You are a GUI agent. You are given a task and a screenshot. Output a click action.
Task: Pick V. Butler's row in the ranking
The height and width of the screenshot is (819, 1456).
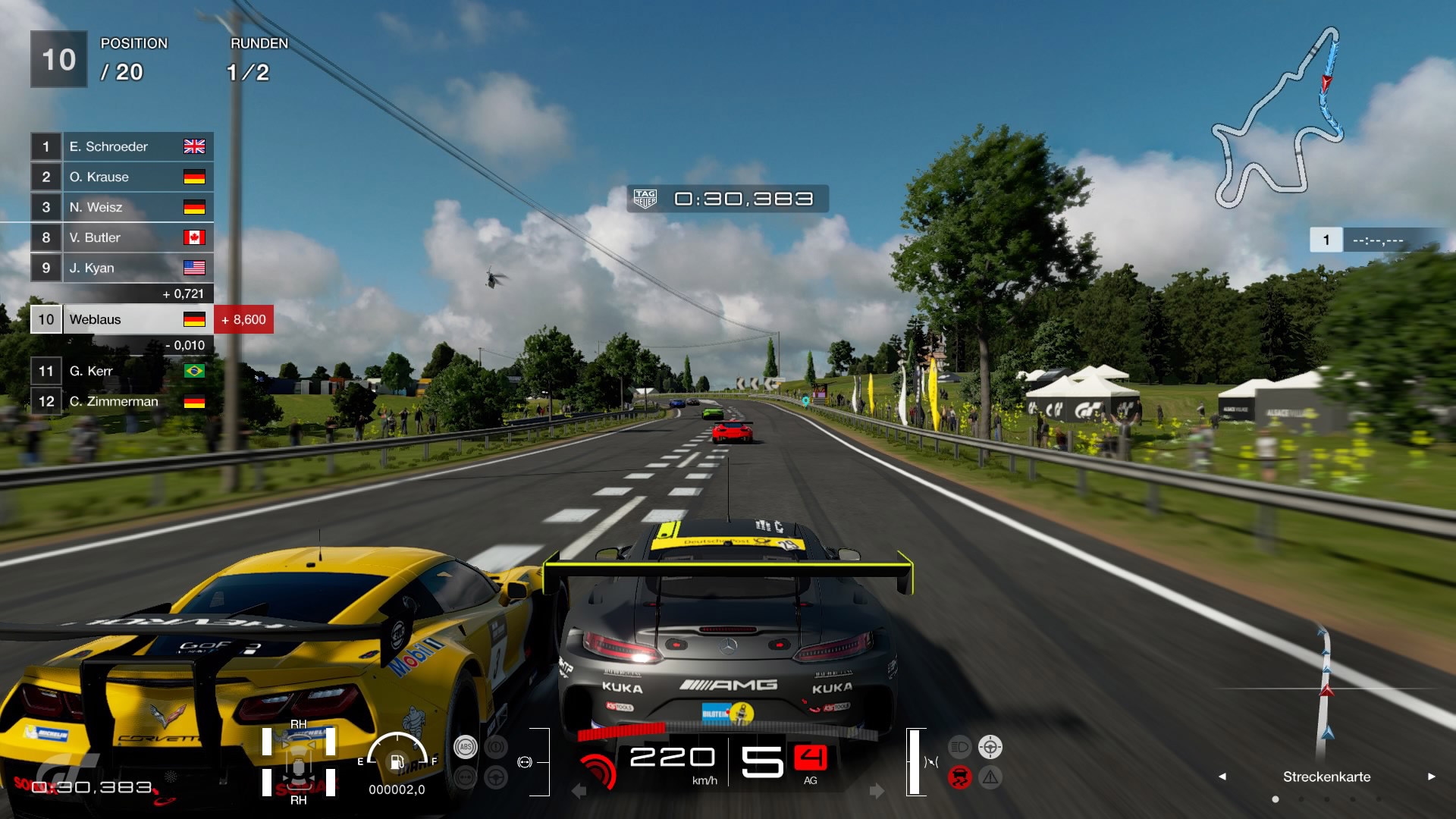point(121,237)
